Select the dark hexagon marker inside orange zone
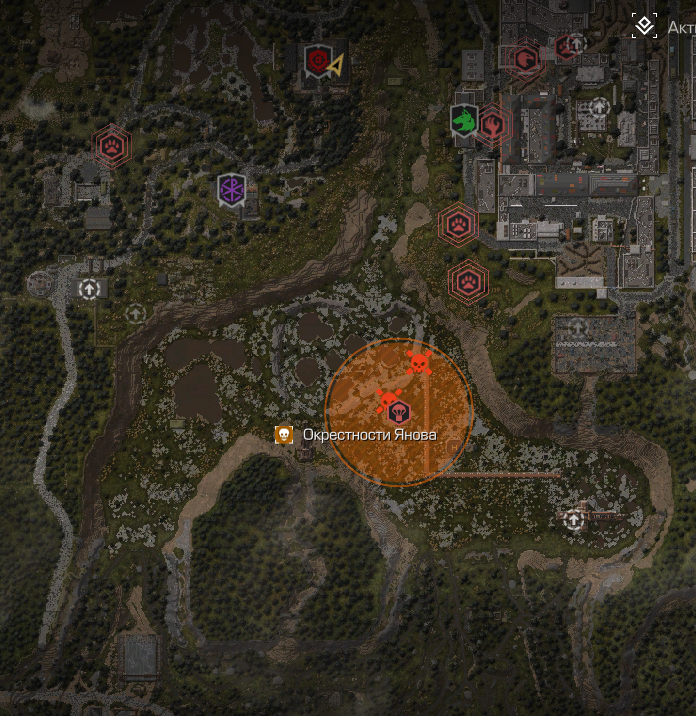Viewport: 696px width, 716px height. pyautogui.click(x=399, y=411)
